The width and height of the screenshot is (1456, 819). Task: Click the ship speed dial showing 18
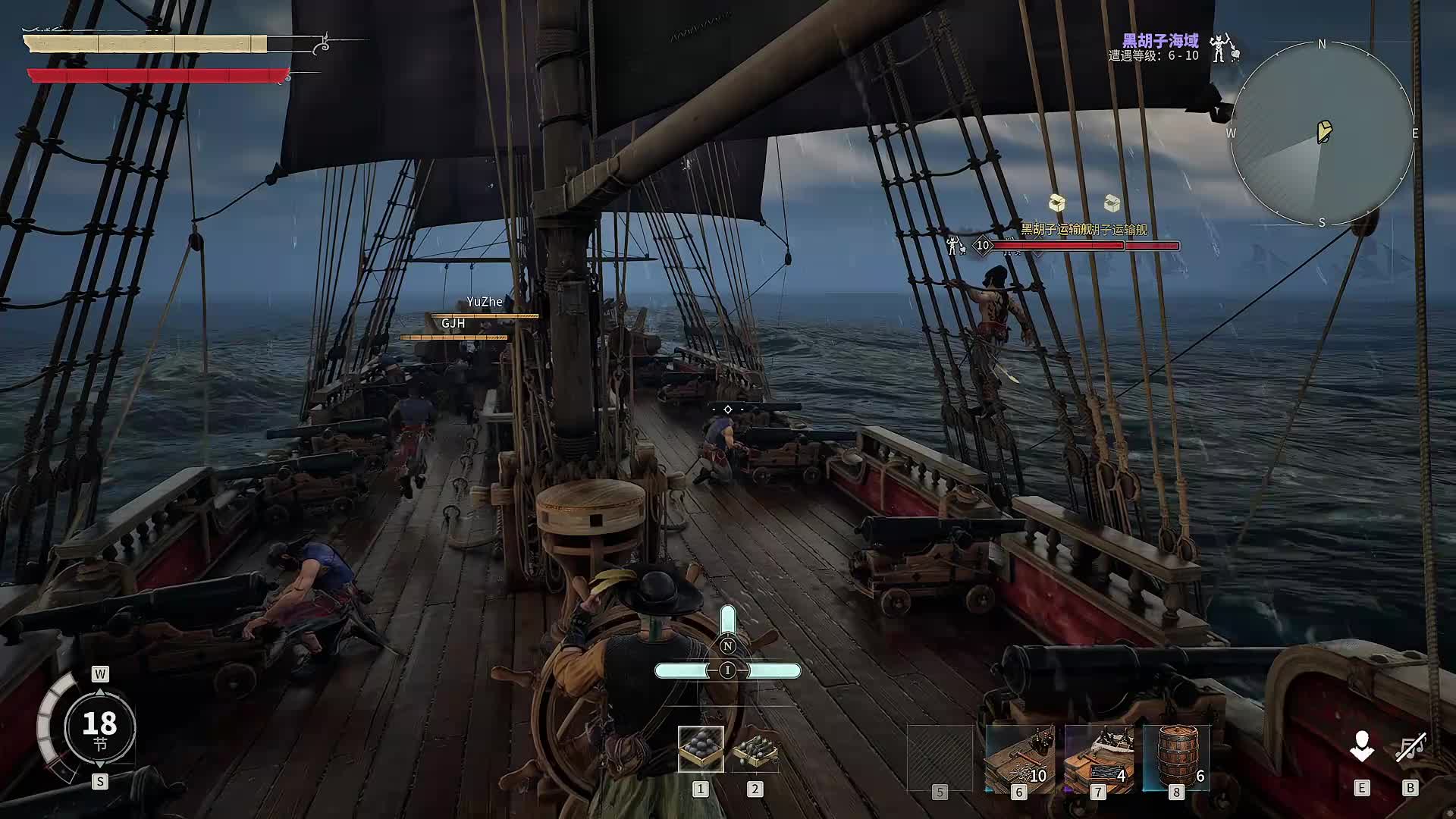pos(99,726)
